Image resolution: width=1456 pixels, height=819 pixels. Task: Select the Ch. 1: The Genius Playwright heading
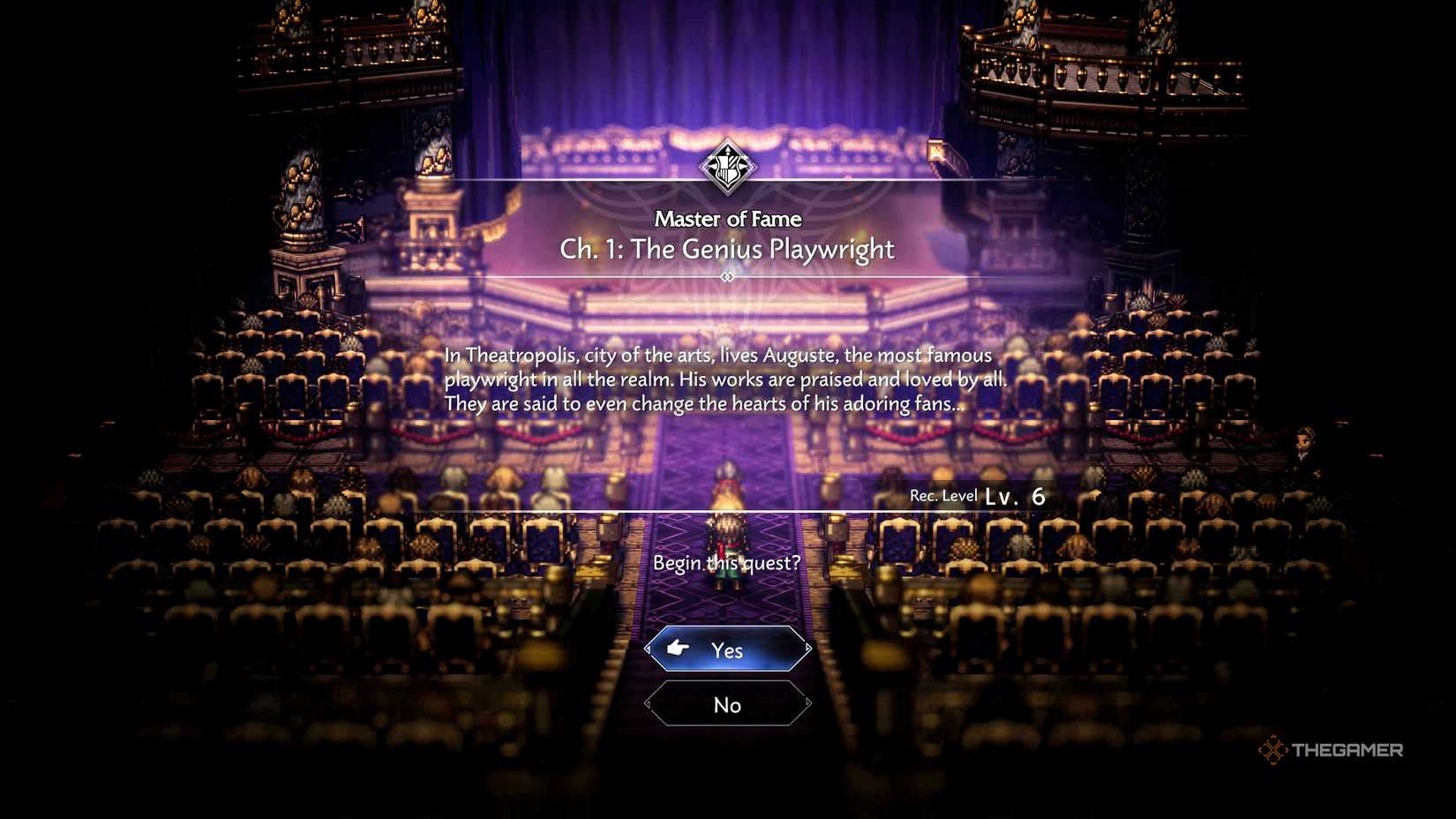point(727,250)
